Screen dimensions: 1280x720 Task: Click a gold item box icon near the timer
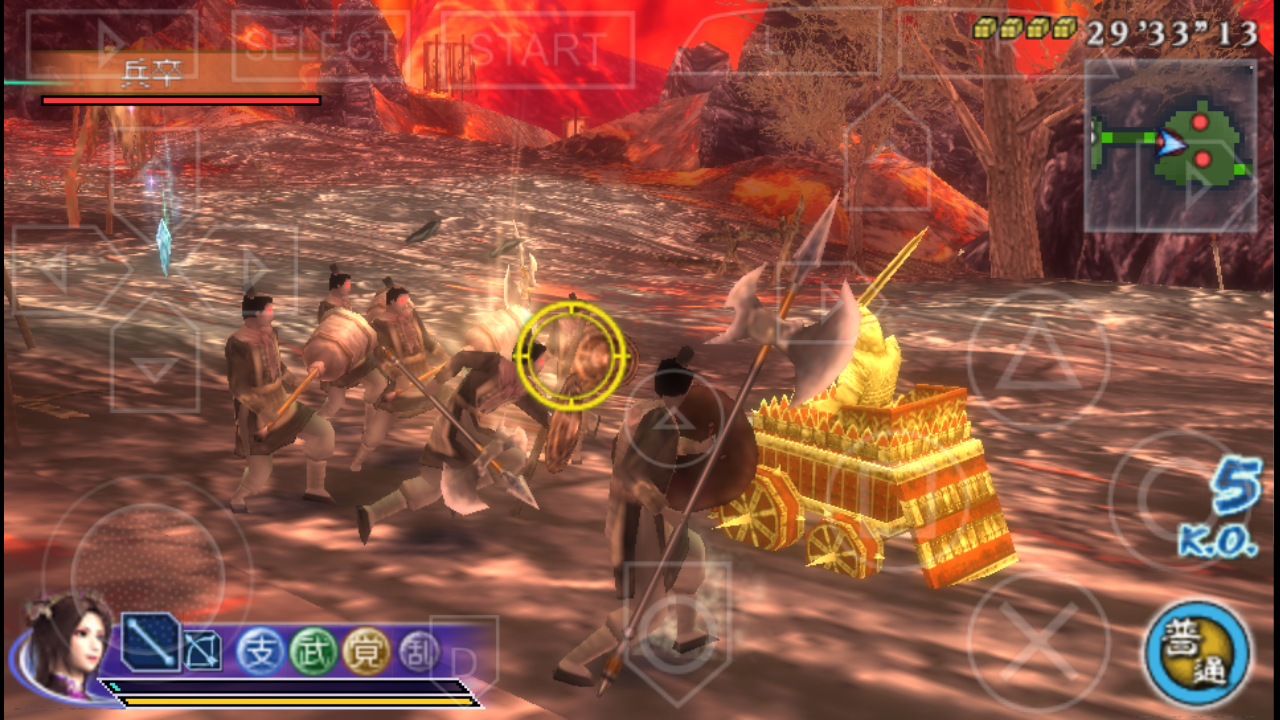(x=985, y=28)
